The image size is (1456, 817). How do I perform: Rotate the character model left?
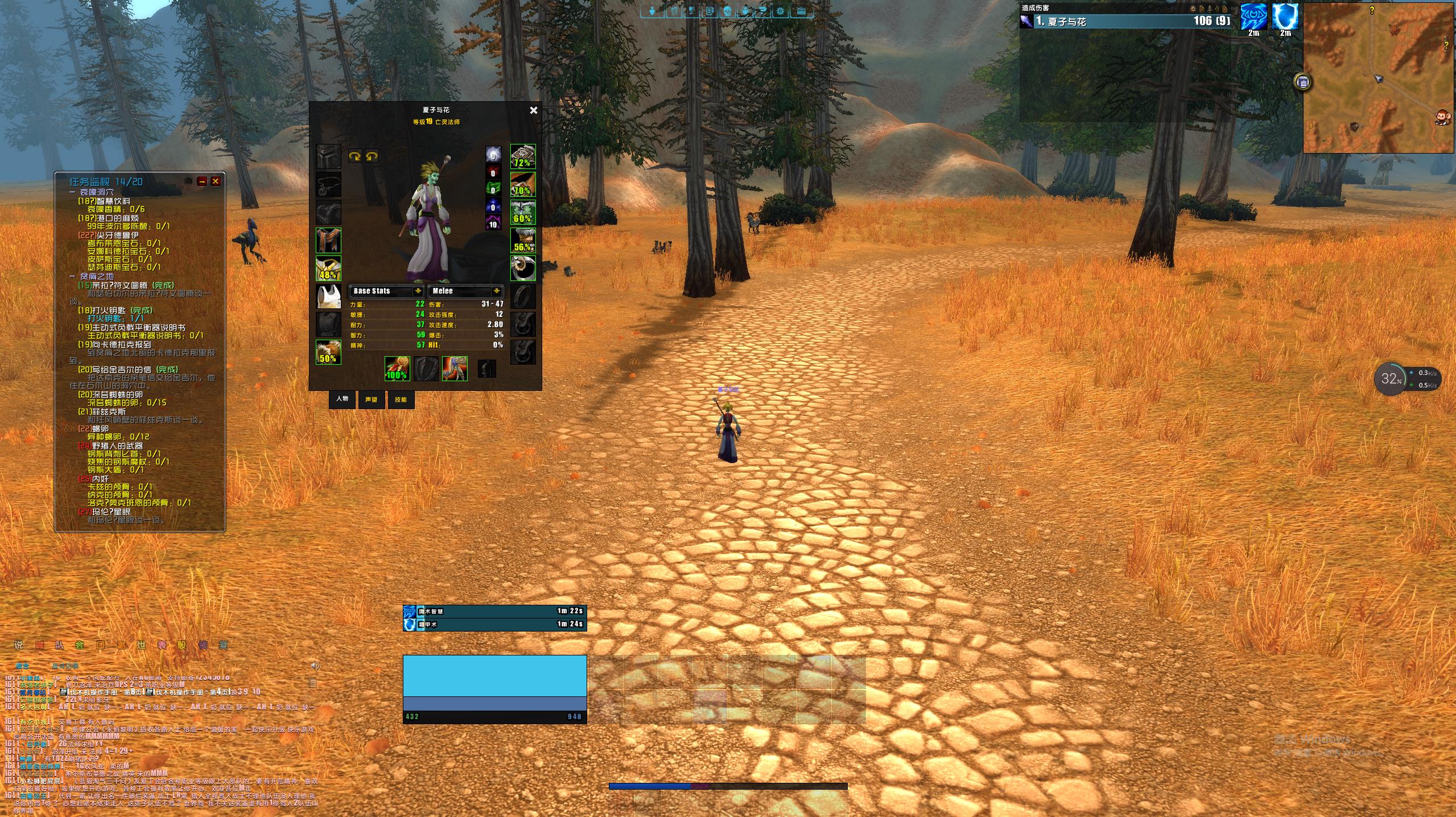pyautogui.click(x=354, y=156)
